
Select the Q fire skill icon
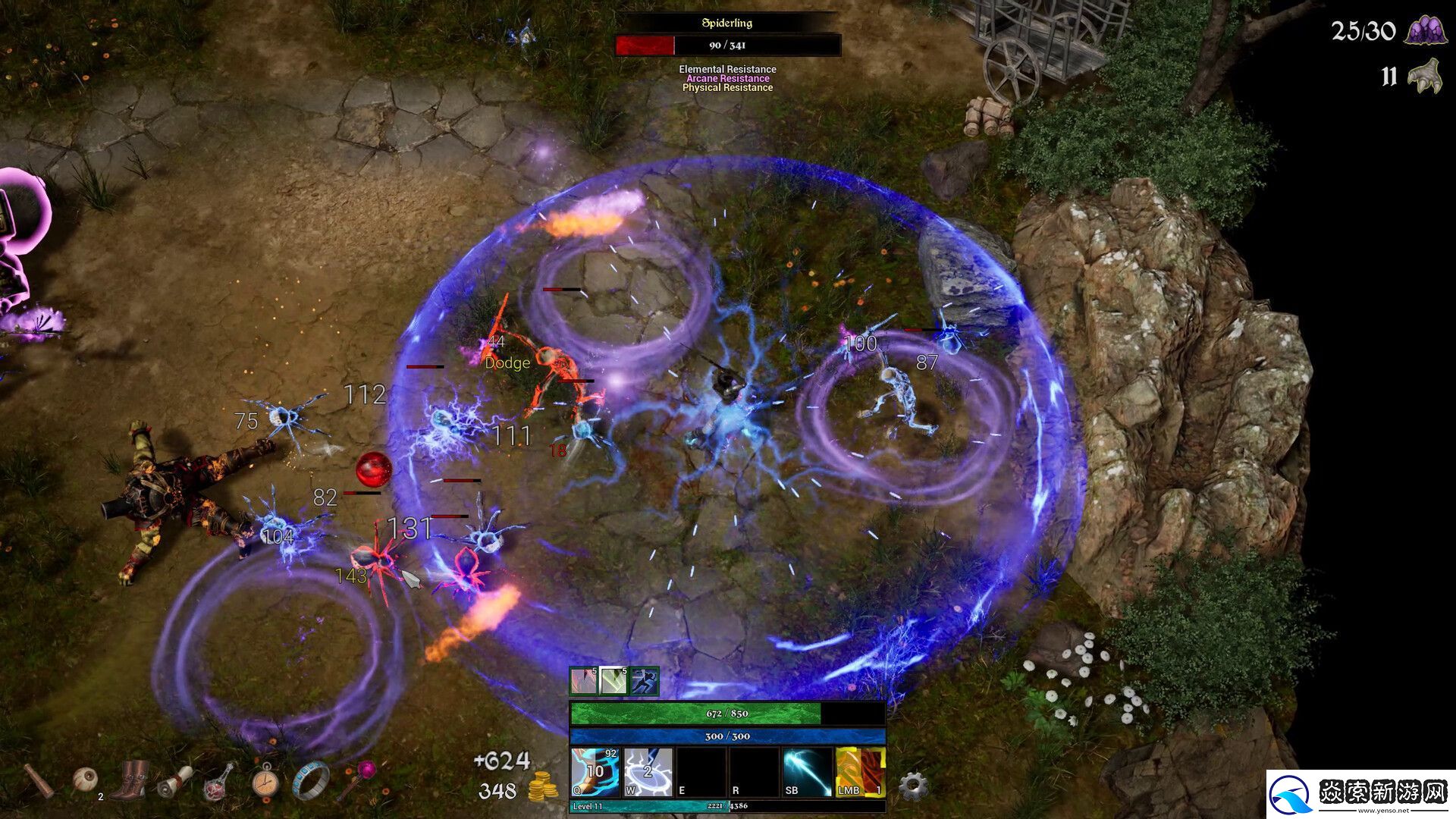595,773
